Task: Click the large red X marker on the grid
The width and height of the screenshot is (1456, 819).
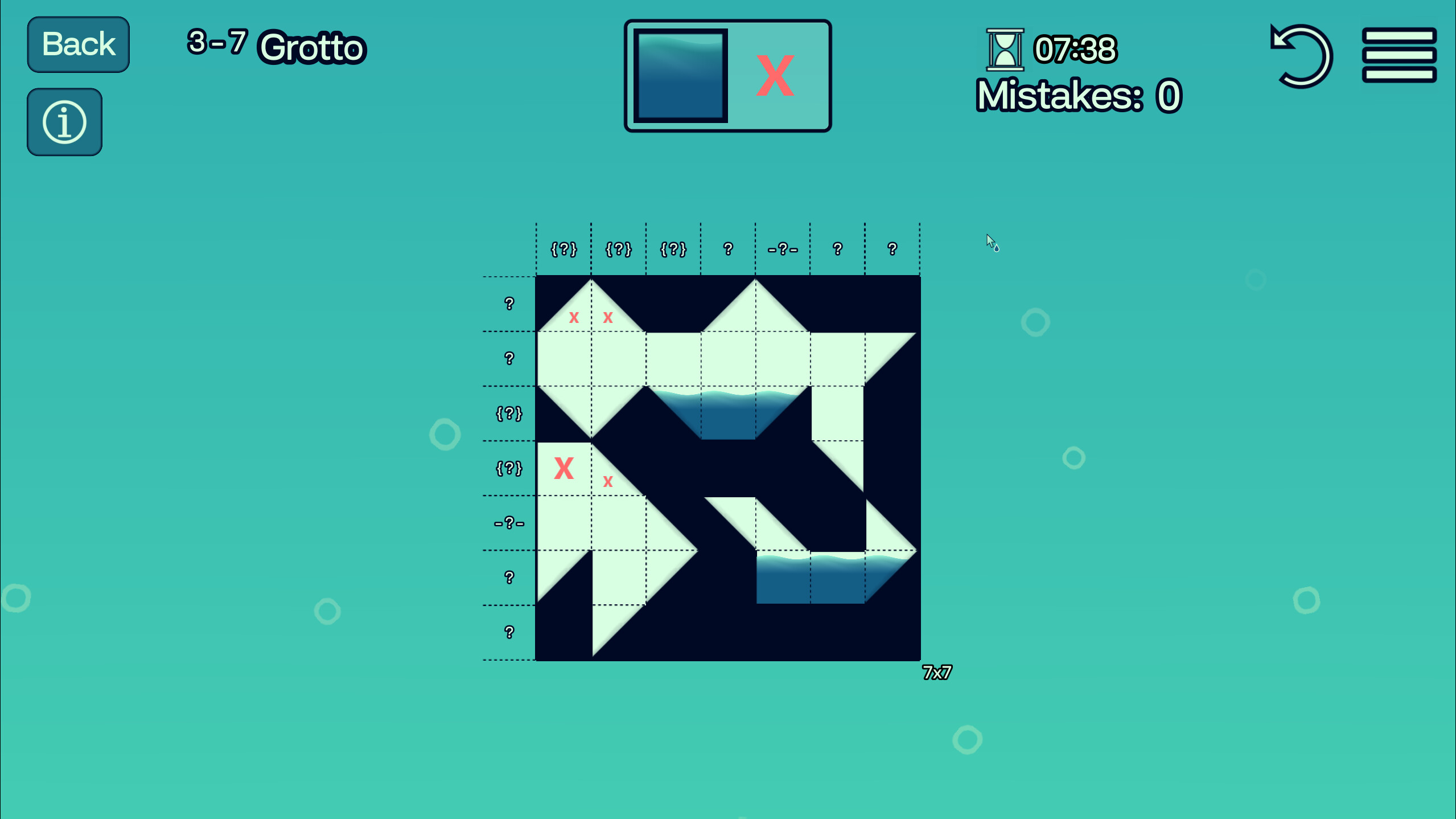Action: 565,468
